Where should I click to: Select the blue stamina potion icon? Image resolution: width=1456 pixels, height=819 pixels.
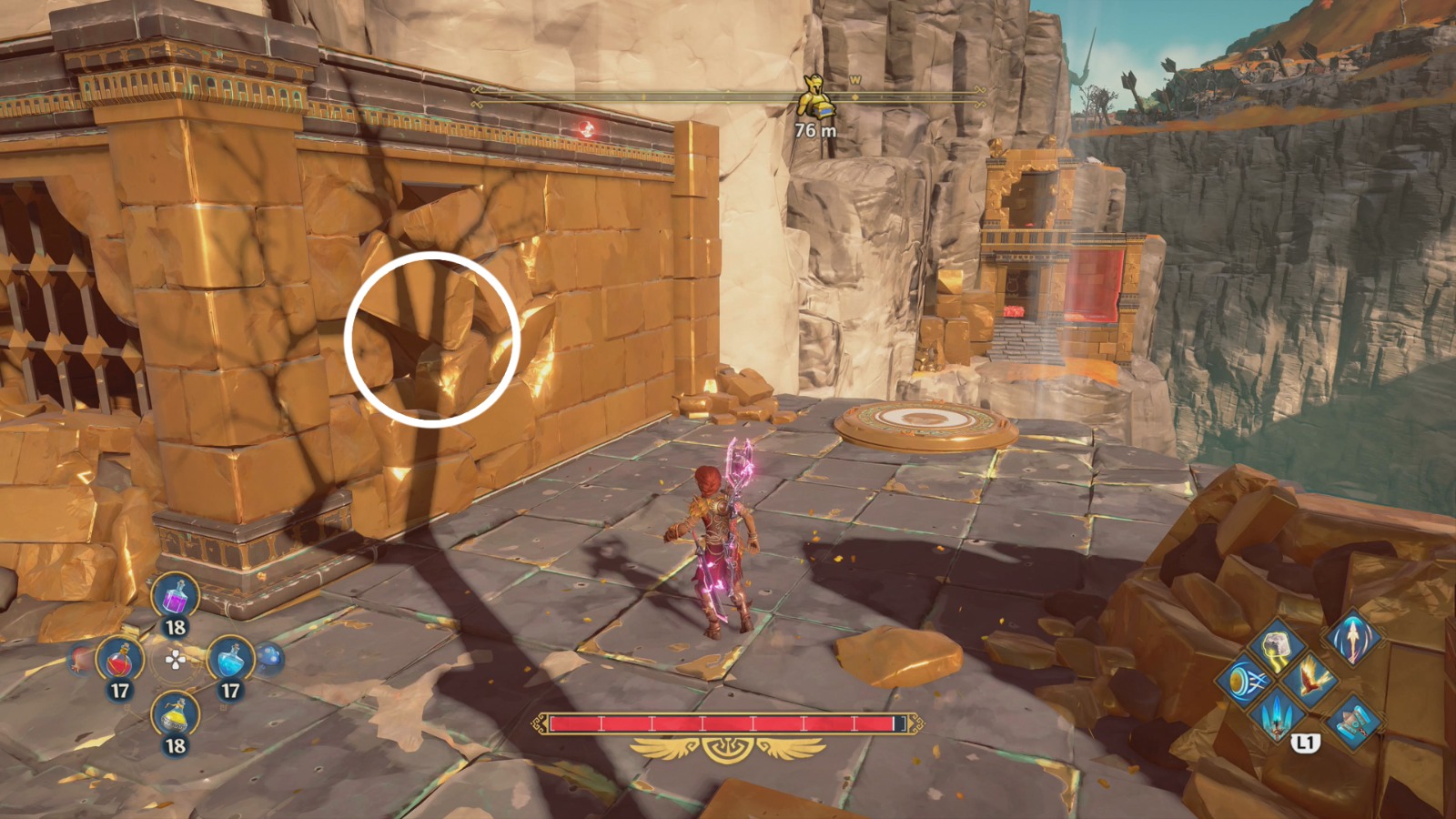click(232, 660)
